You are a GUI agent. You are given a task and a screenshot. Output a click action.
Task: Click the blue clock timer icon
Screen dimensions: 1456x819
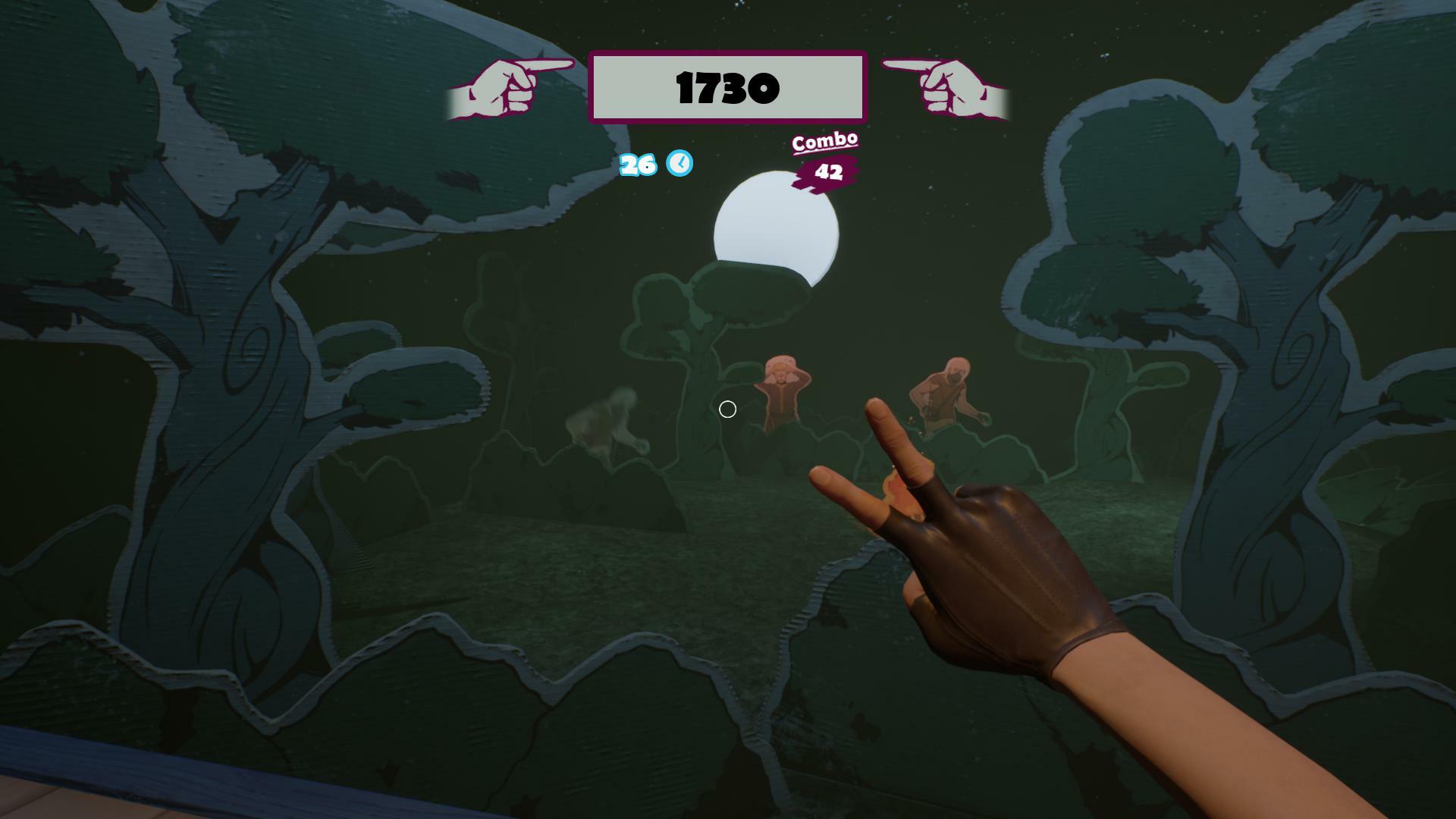tap(679, 164)
